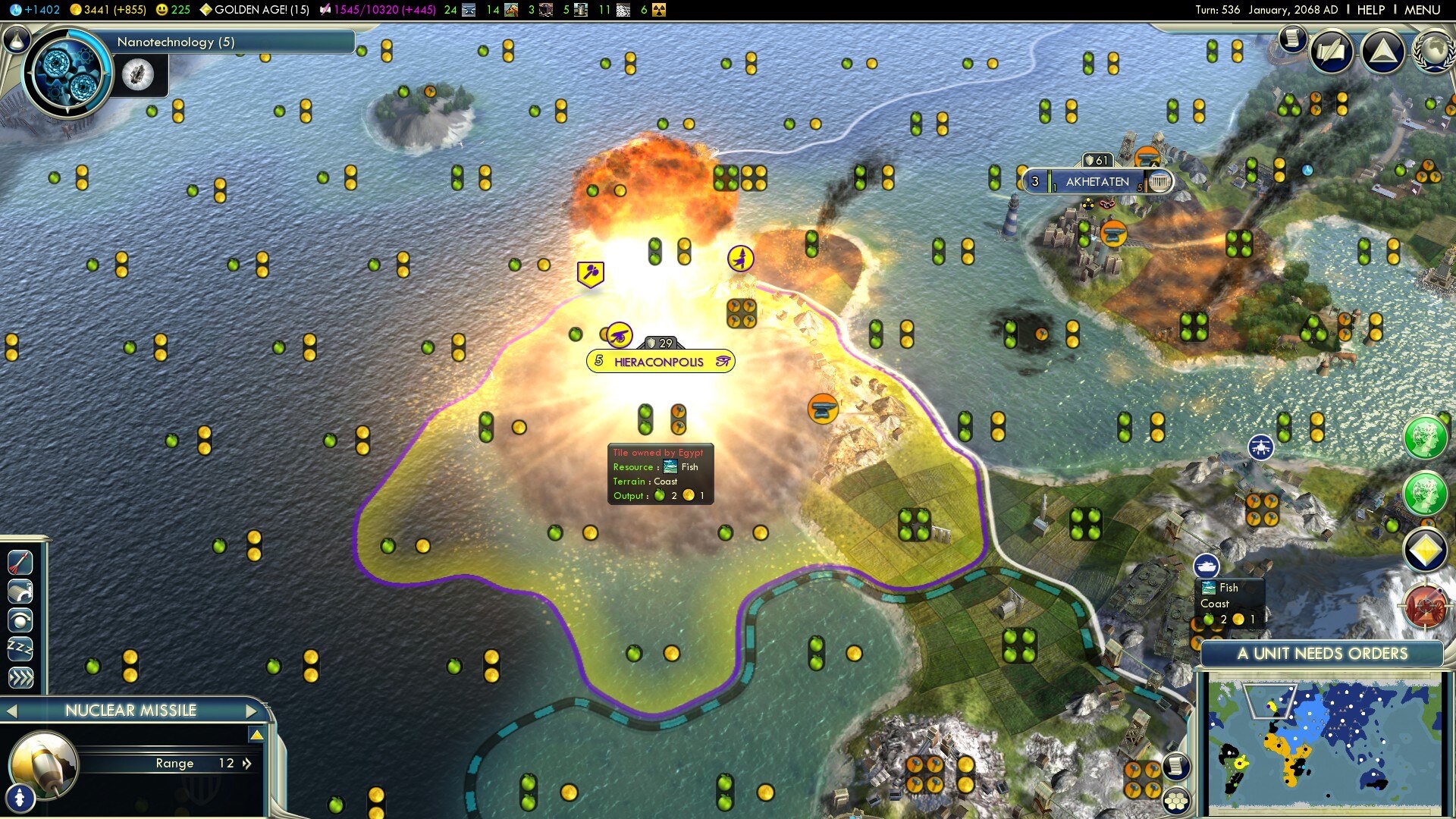This screenshot has width=1456, height=819.
Task: Put the unit to sleep
Action: point(20,648)
